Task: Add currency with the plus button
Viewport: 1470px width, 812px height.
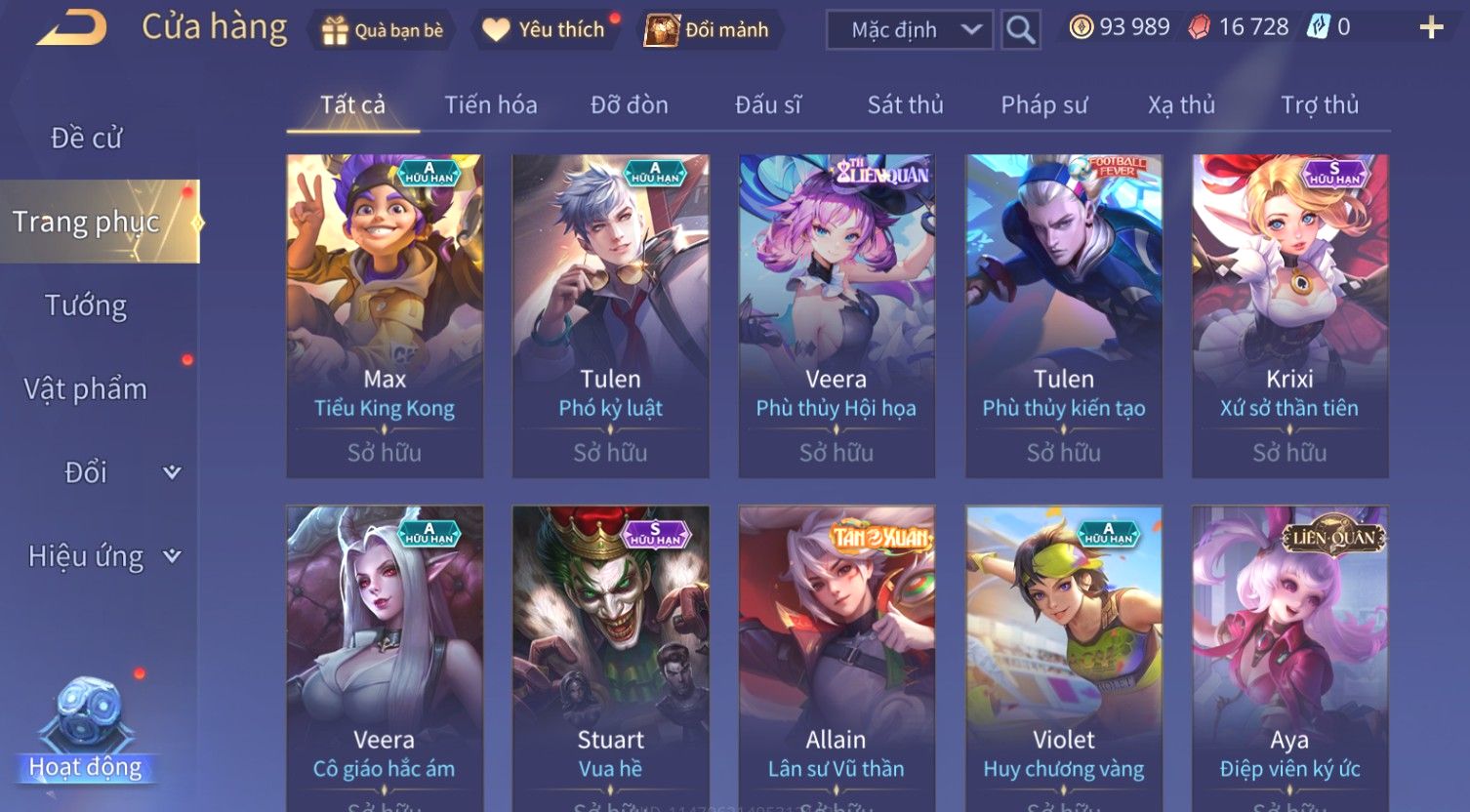Action: click(x=1430, y=28)
